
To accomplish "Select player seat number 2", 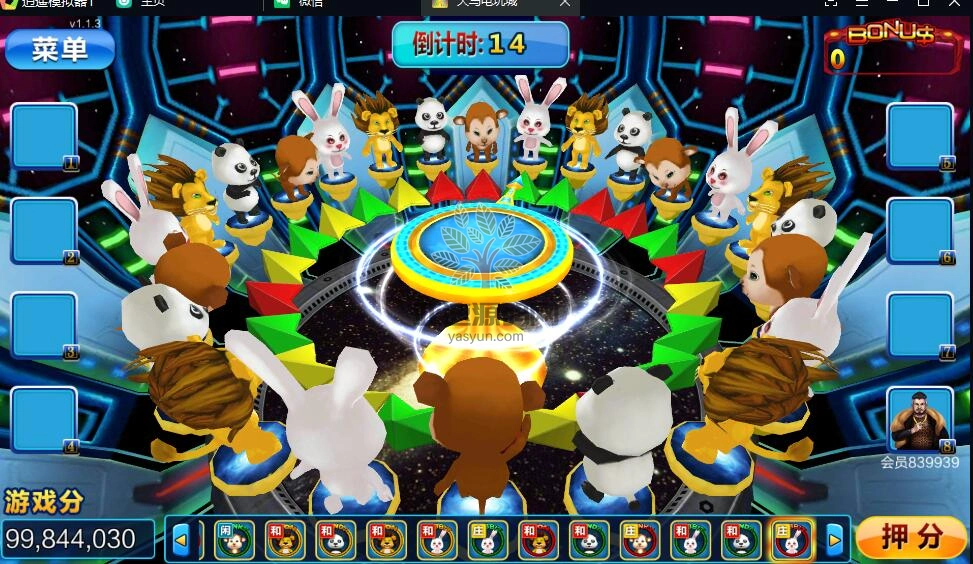I will [44, 231].
